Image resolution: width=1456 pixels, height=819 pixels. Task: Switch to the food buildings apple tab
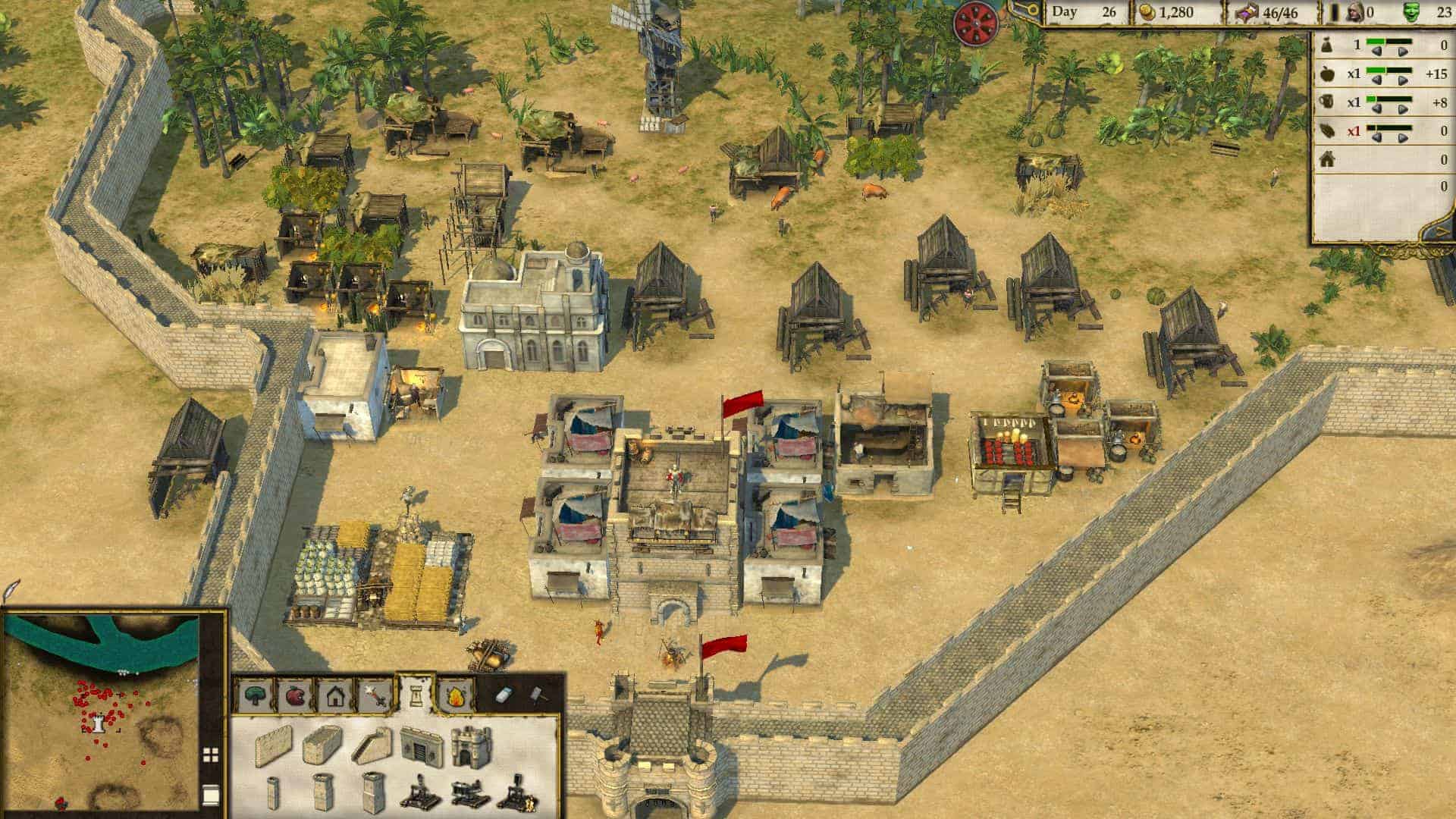[x=295, y=695]
